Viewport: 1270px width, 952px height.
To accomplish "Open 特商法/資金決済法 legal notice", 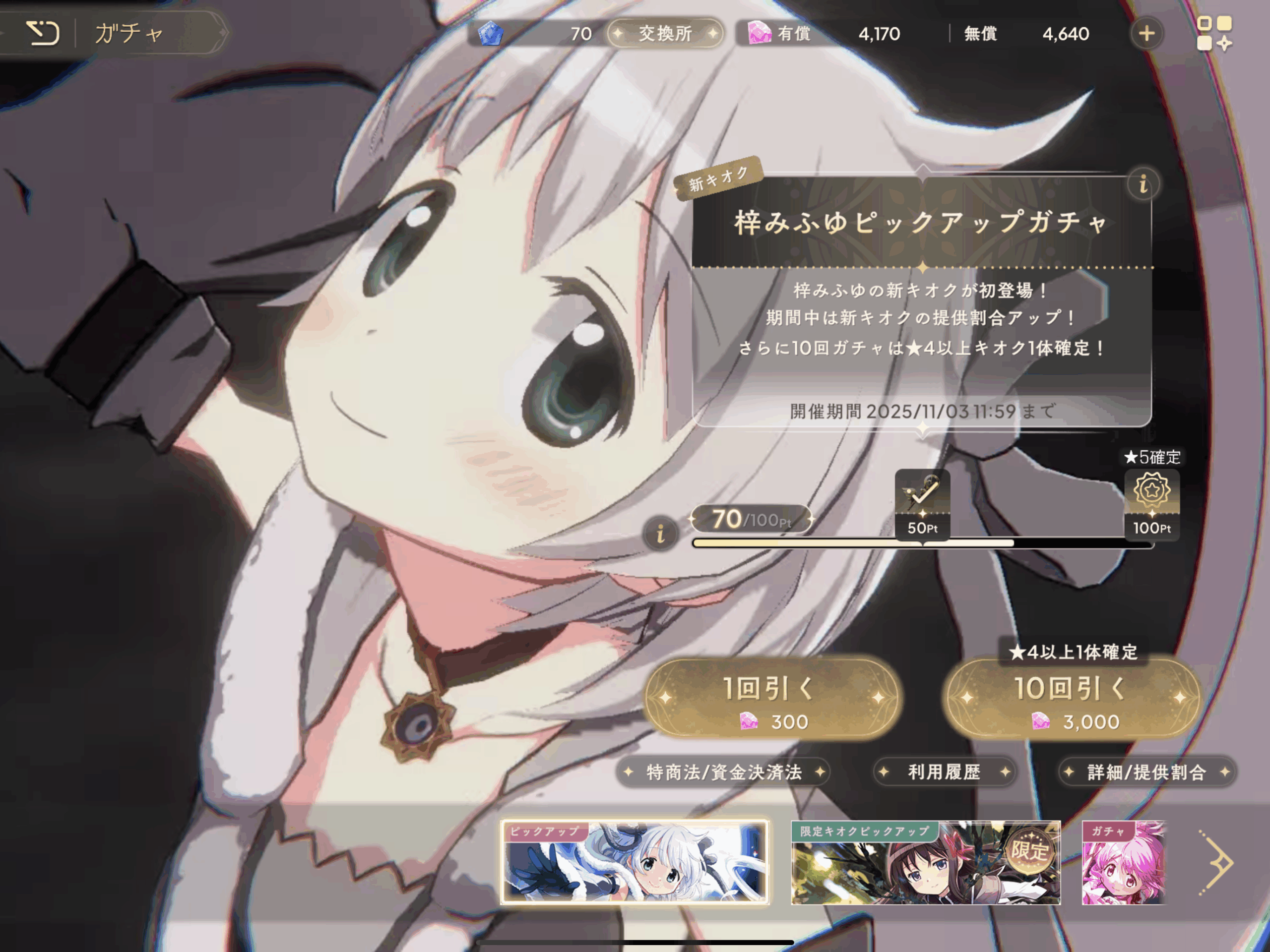I will point(723,773).
